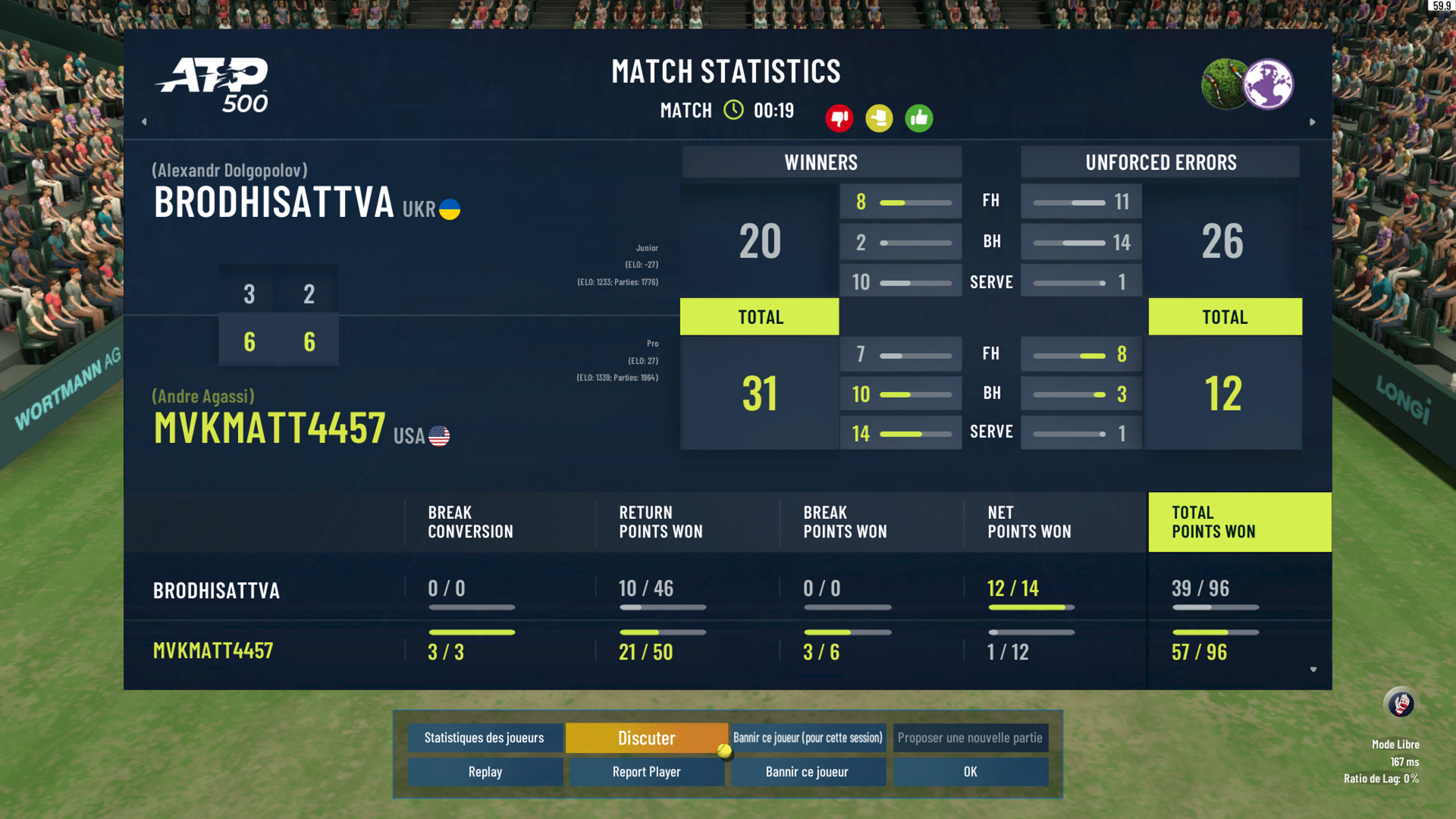Go to previous statistics page arrow
The height and width of the screenshot is (819, 1456).
click(x=144, y=121)
